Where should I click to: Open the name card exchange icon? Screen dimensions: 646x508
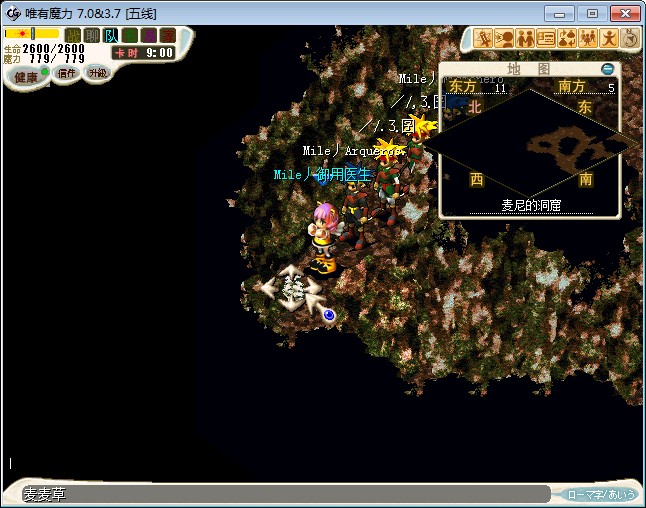[x=546, y=38]
